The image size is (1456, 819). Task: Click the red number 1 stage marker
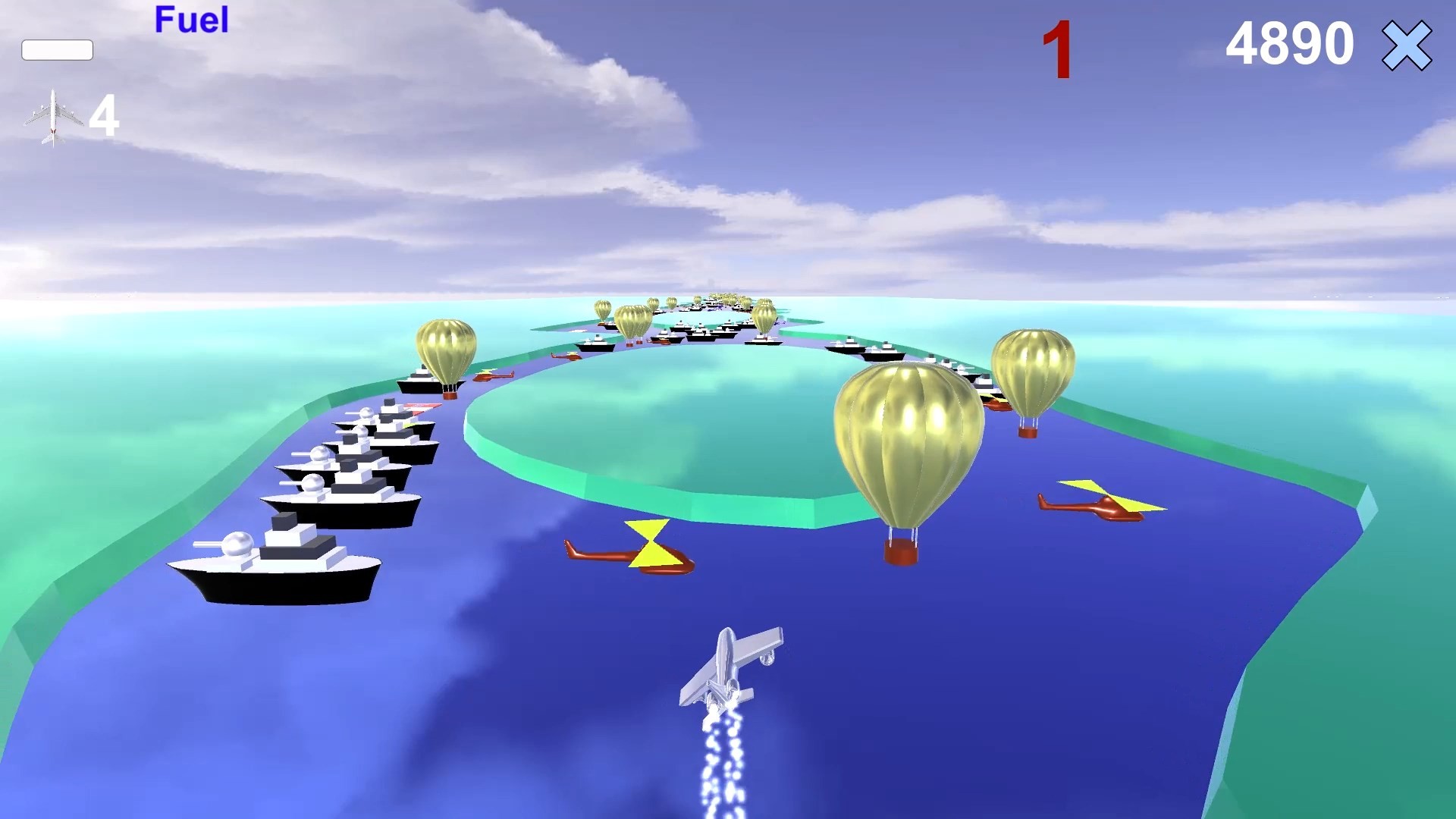click(1059, 47)
